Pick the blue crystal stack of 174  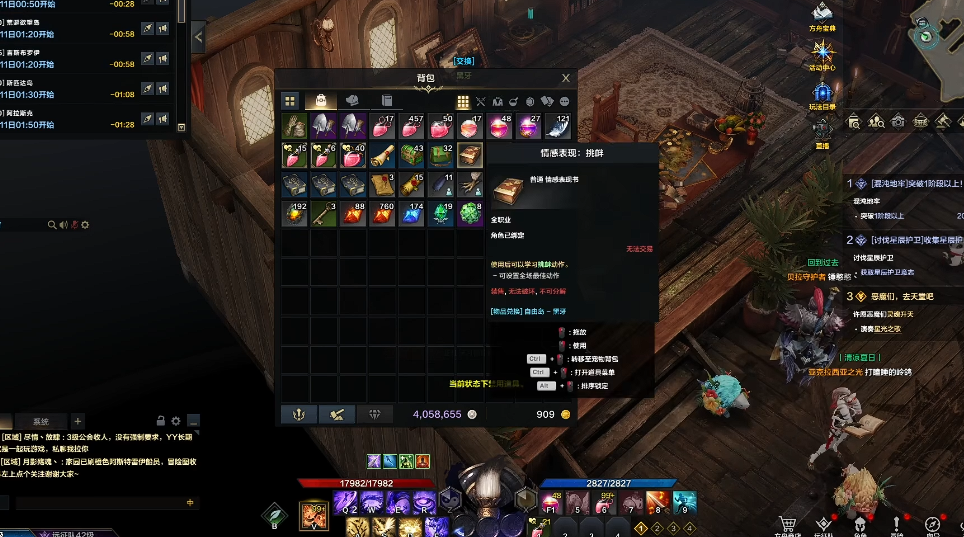click(412, 214)
